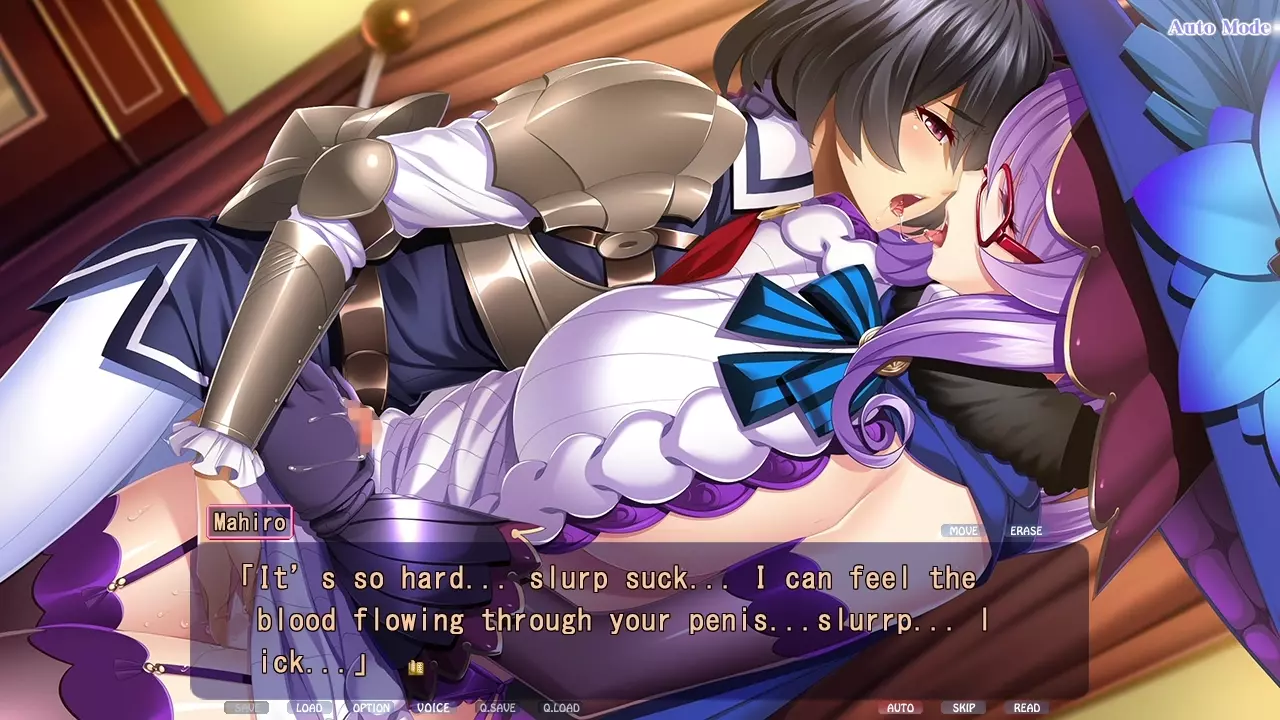Open the Option settings
This screenshot has height=720, width=1280.
point(371,708)
